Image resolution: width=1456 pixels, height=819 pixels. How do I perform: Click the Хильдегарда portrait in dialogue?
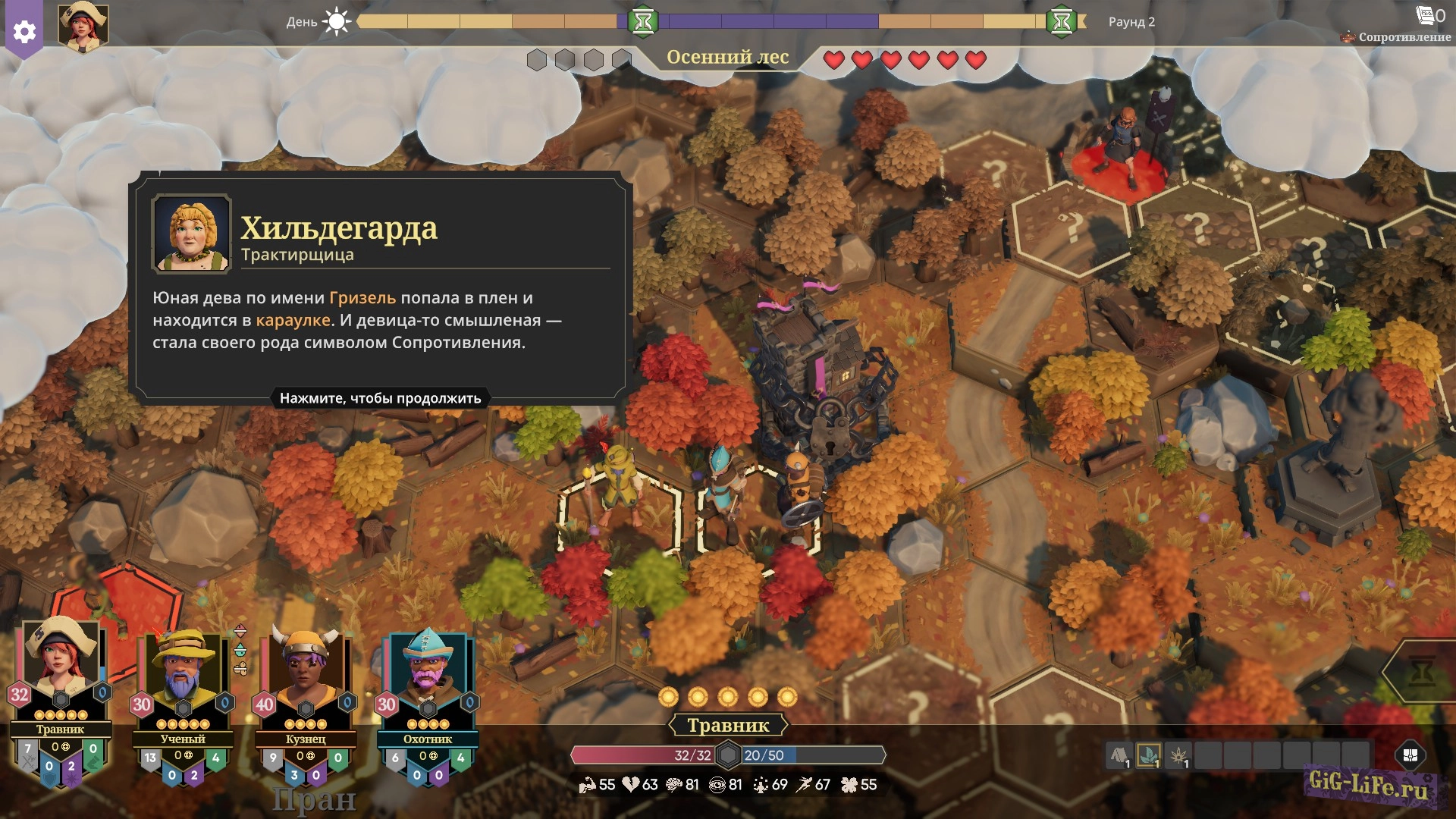(191, 233)
